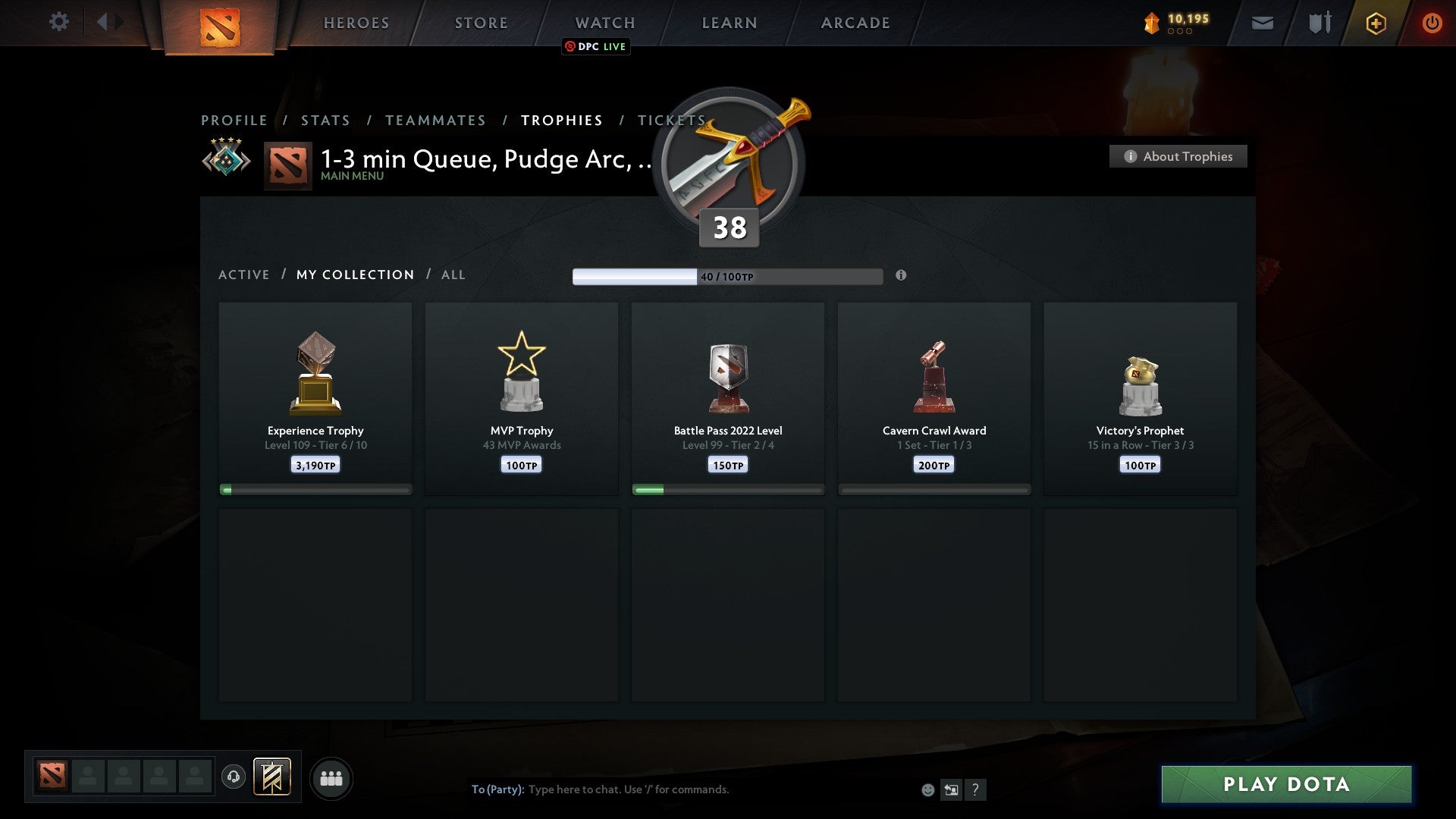This screenshot has height=819, width=1456.
Task: Open the settings gear
Action: click(x=59, y=22)
